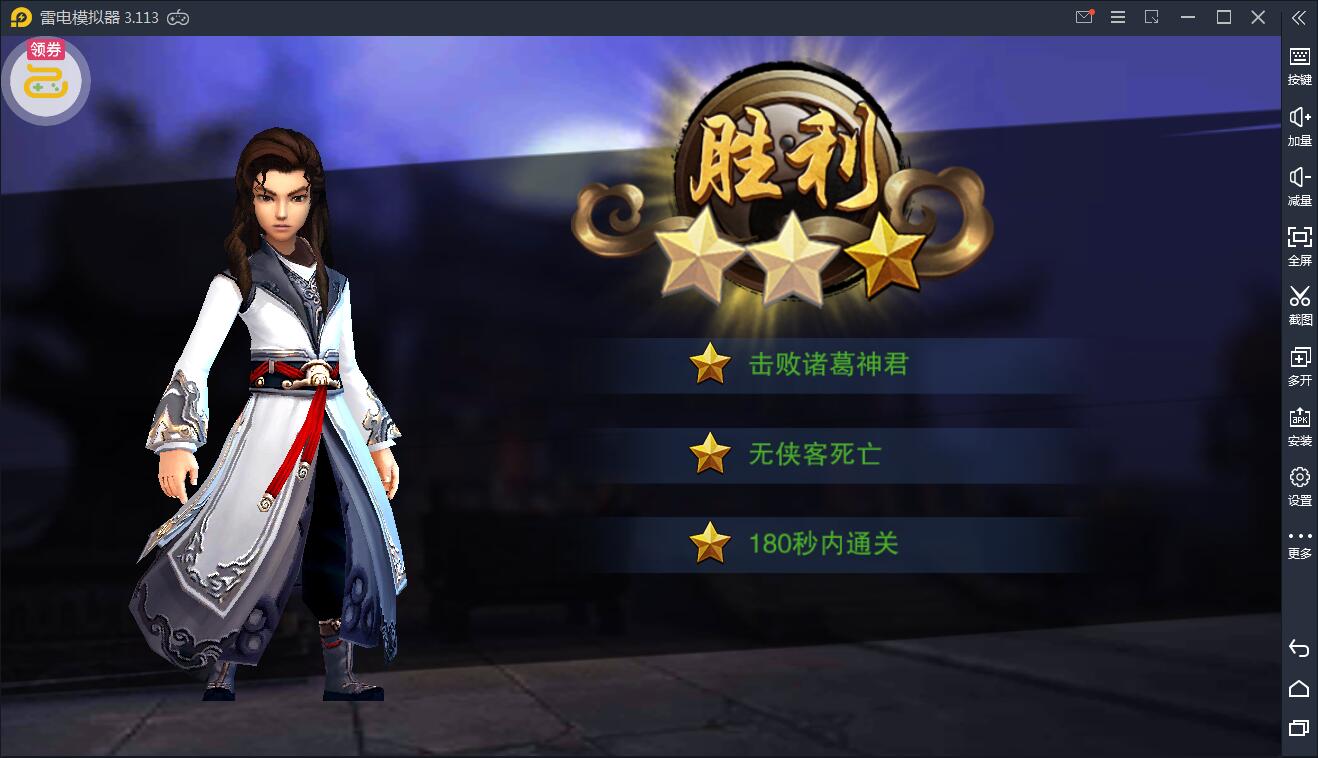Open the mail inbox with notification badge
This screenshot has height=758, width=1318.
tap(1084, 17)
